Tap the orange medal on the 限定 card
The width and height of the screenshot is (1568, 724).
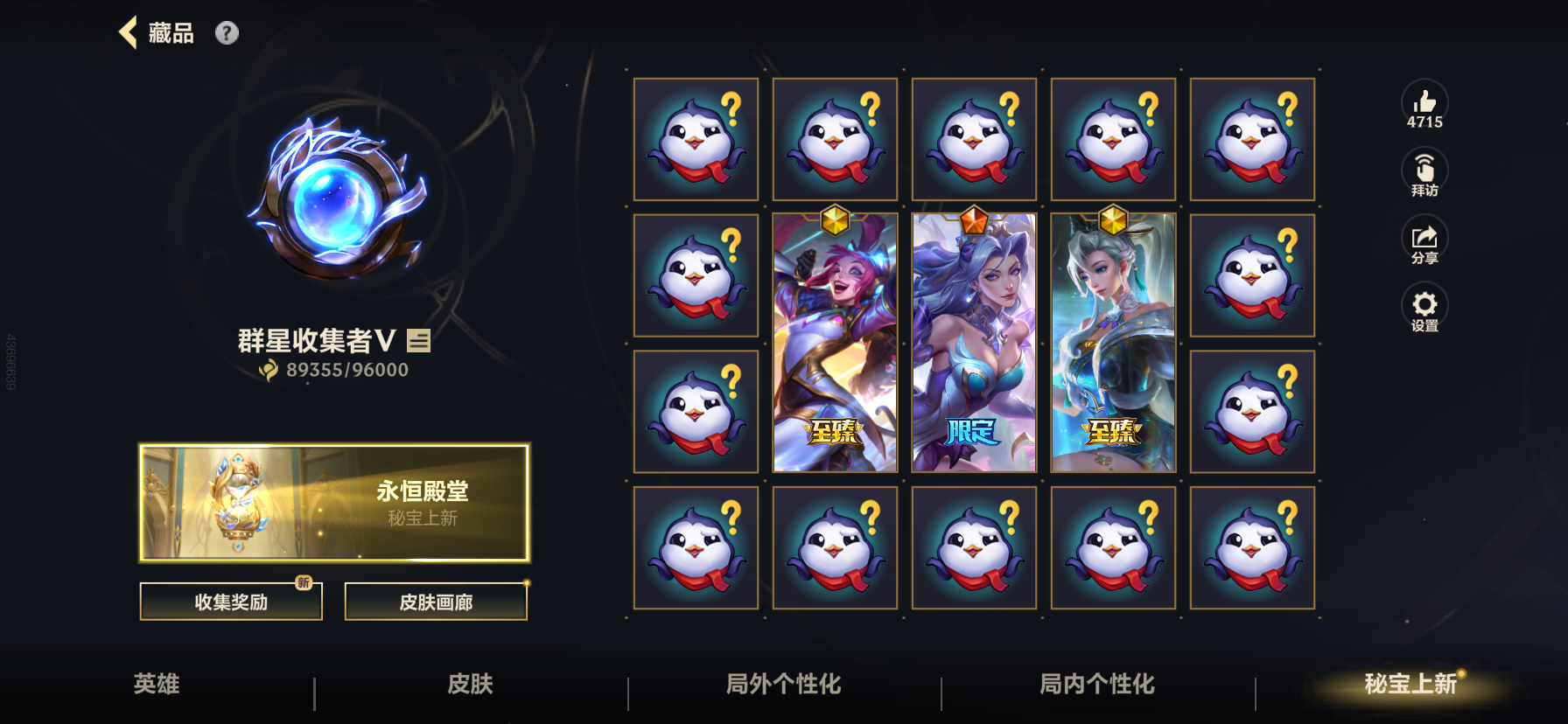pos(973,220)
